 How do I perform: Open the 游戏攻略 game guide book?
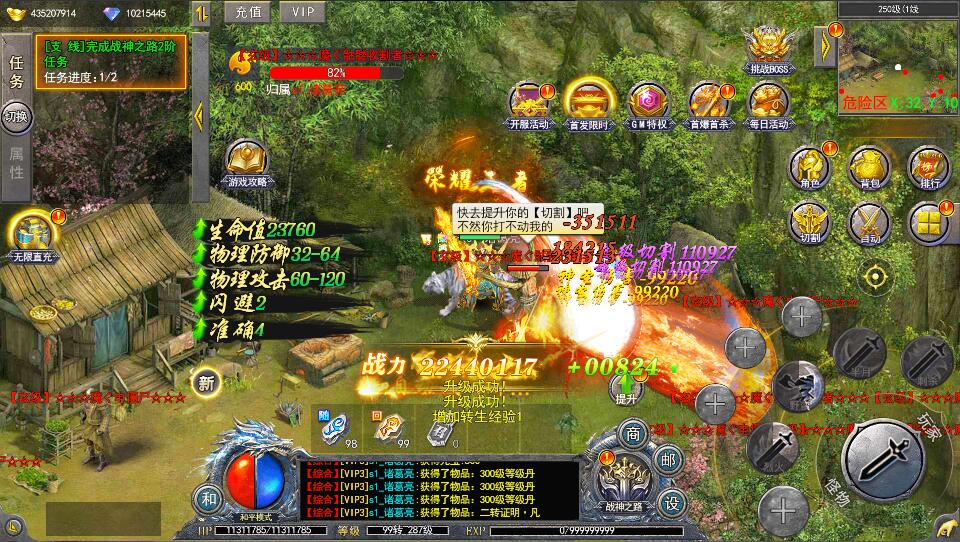coord(246,163)
